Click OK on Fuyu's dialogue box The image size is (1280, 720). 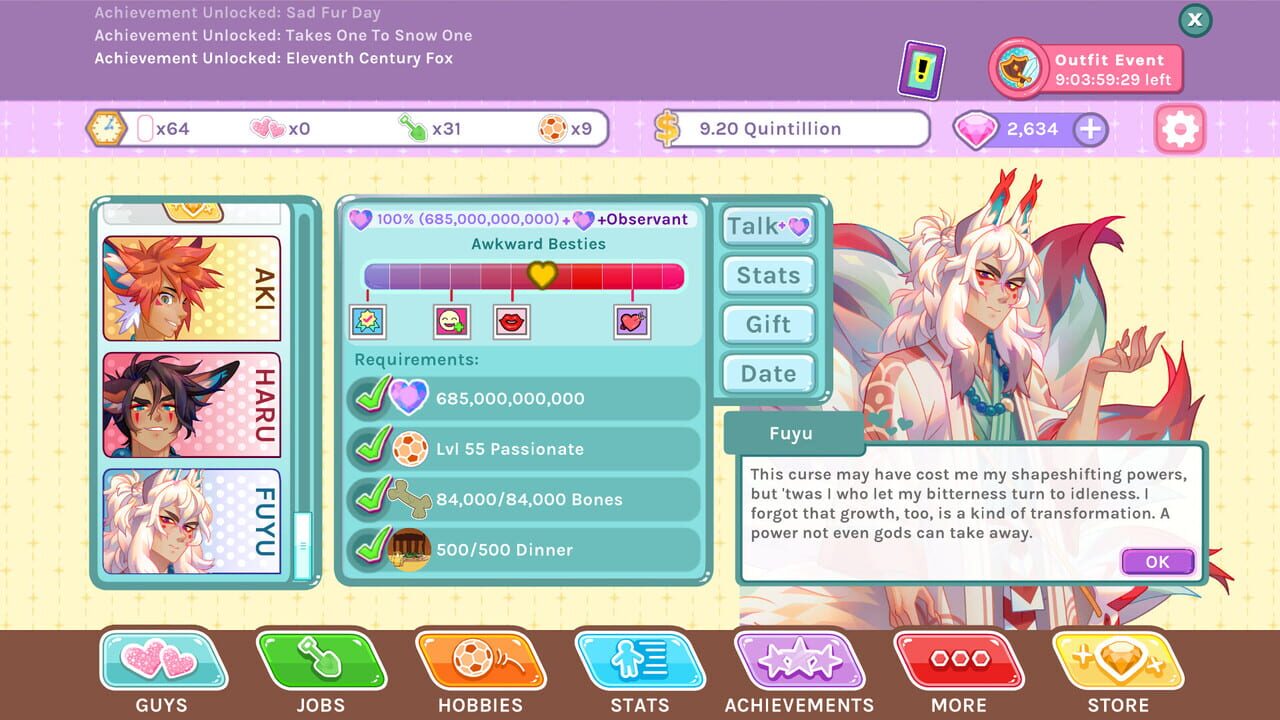pyautogui.click(x=1157, y=561)
